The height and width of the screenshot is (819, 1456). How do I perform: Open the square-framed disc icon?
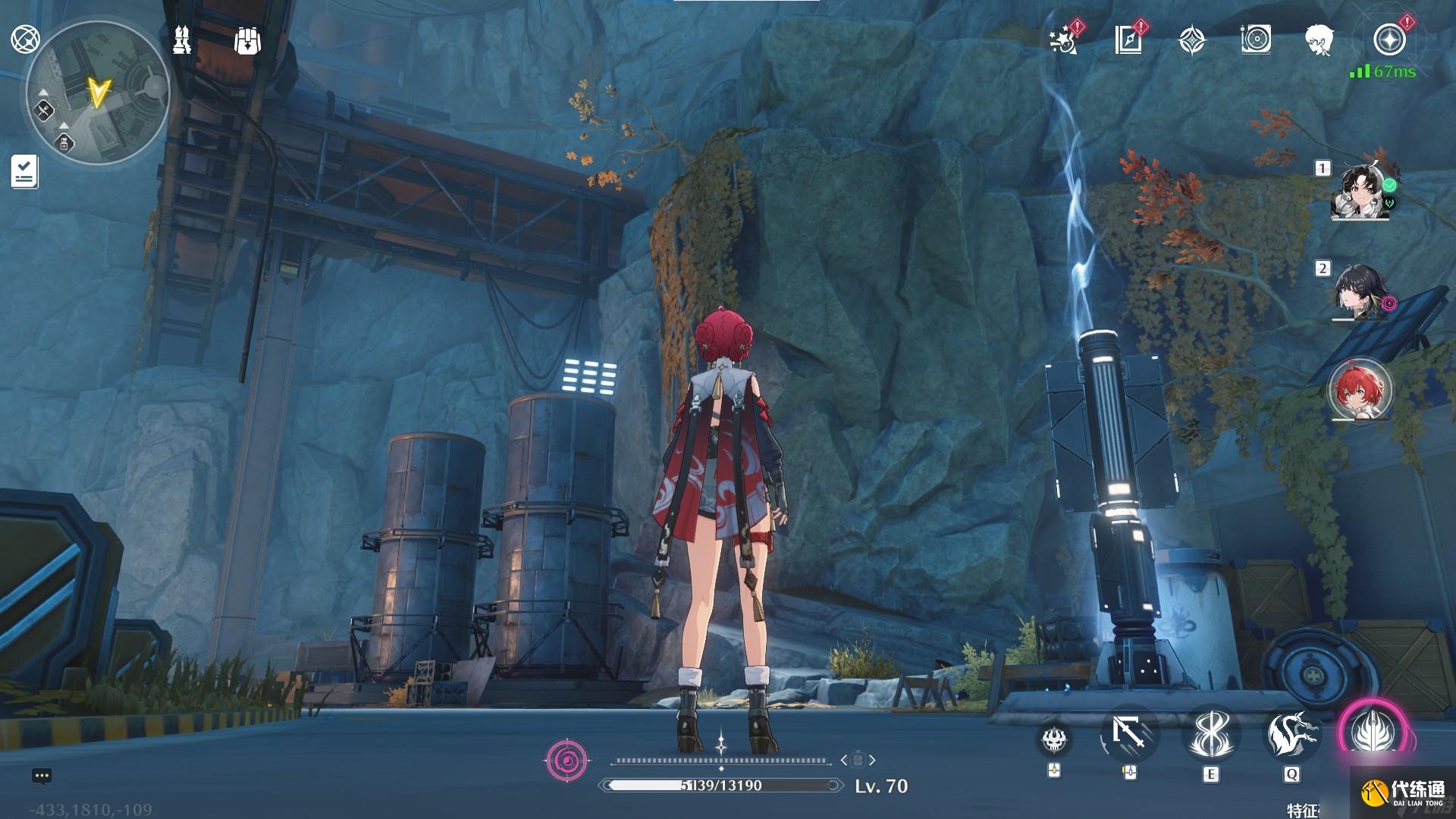[1256, 39]
